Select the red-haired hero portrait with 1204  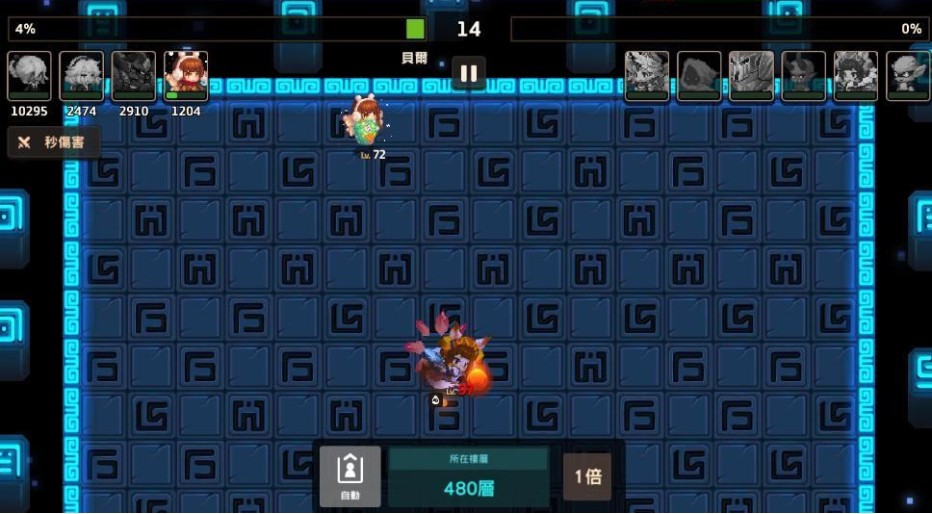click(186, 76)
